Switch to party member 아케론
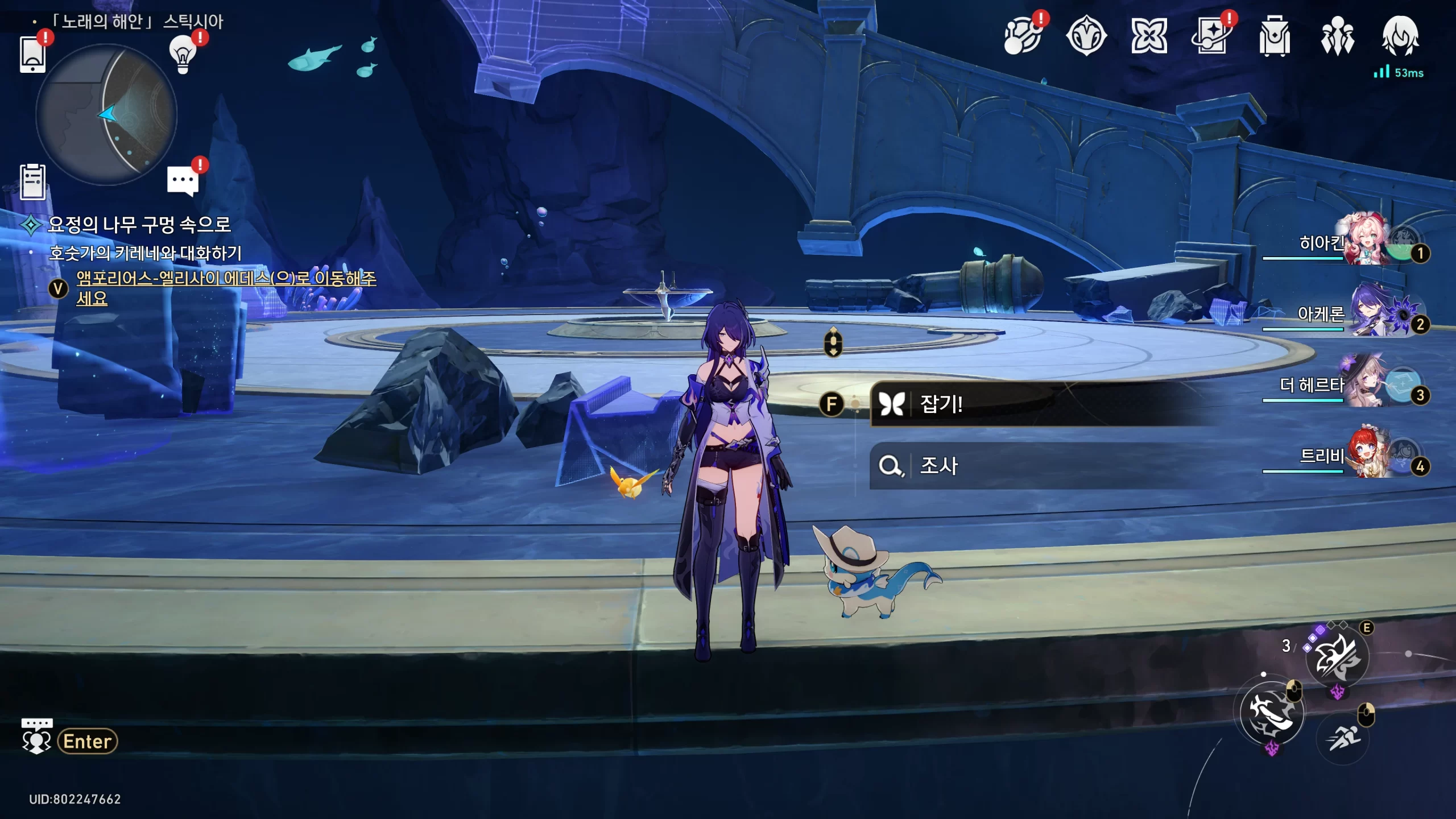The width and height of the screenshot is (1456, 819). click(x=1365, y=313)
